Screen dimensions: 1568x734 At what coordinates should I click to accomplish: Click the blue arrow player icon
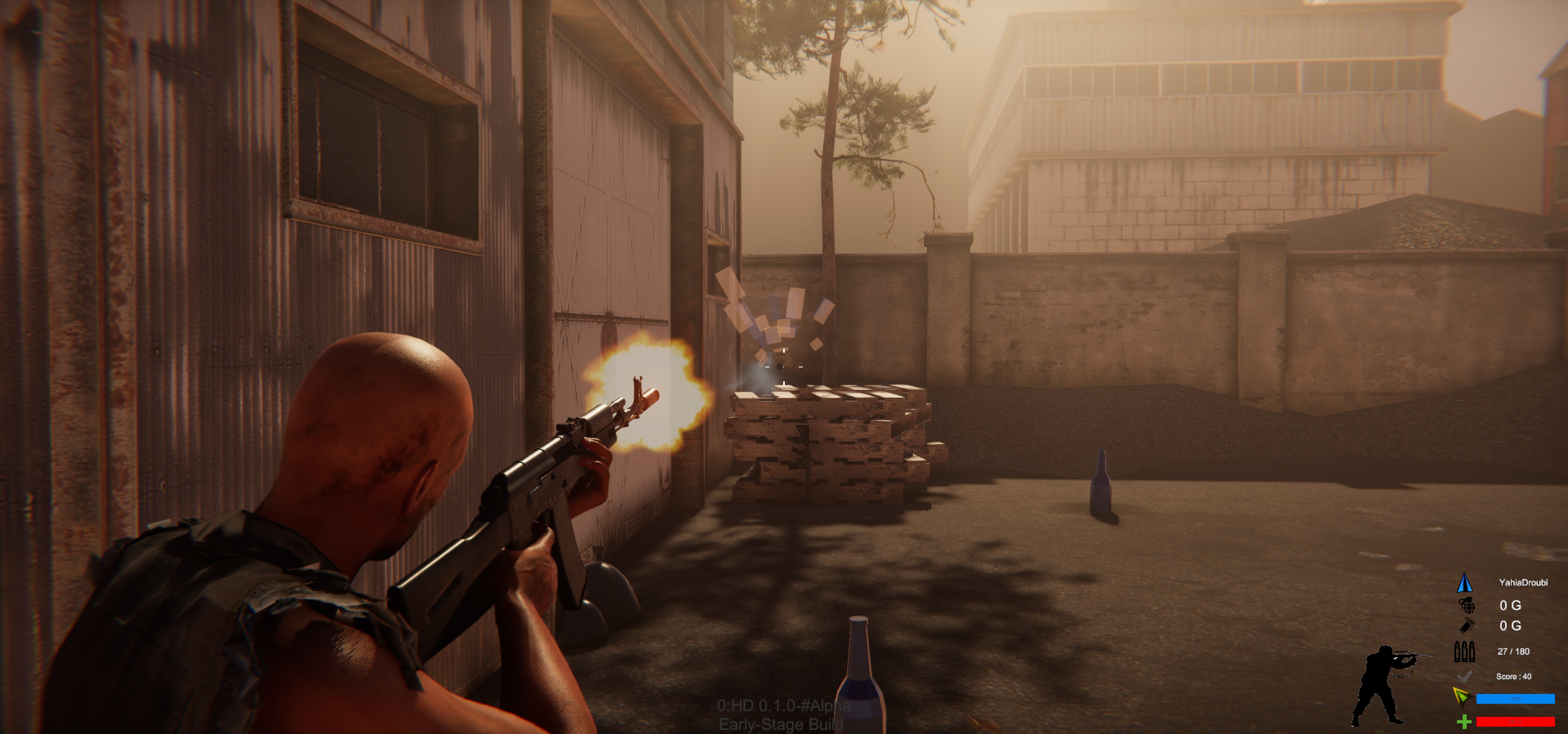pos(1465,583)
